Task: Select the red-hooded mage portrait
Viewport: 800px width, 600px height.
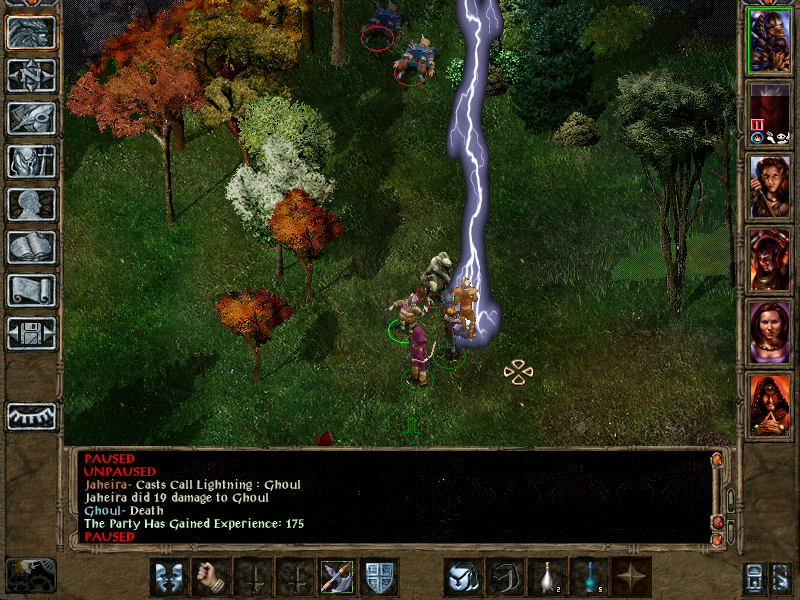Action: click(x=769, y=405)
